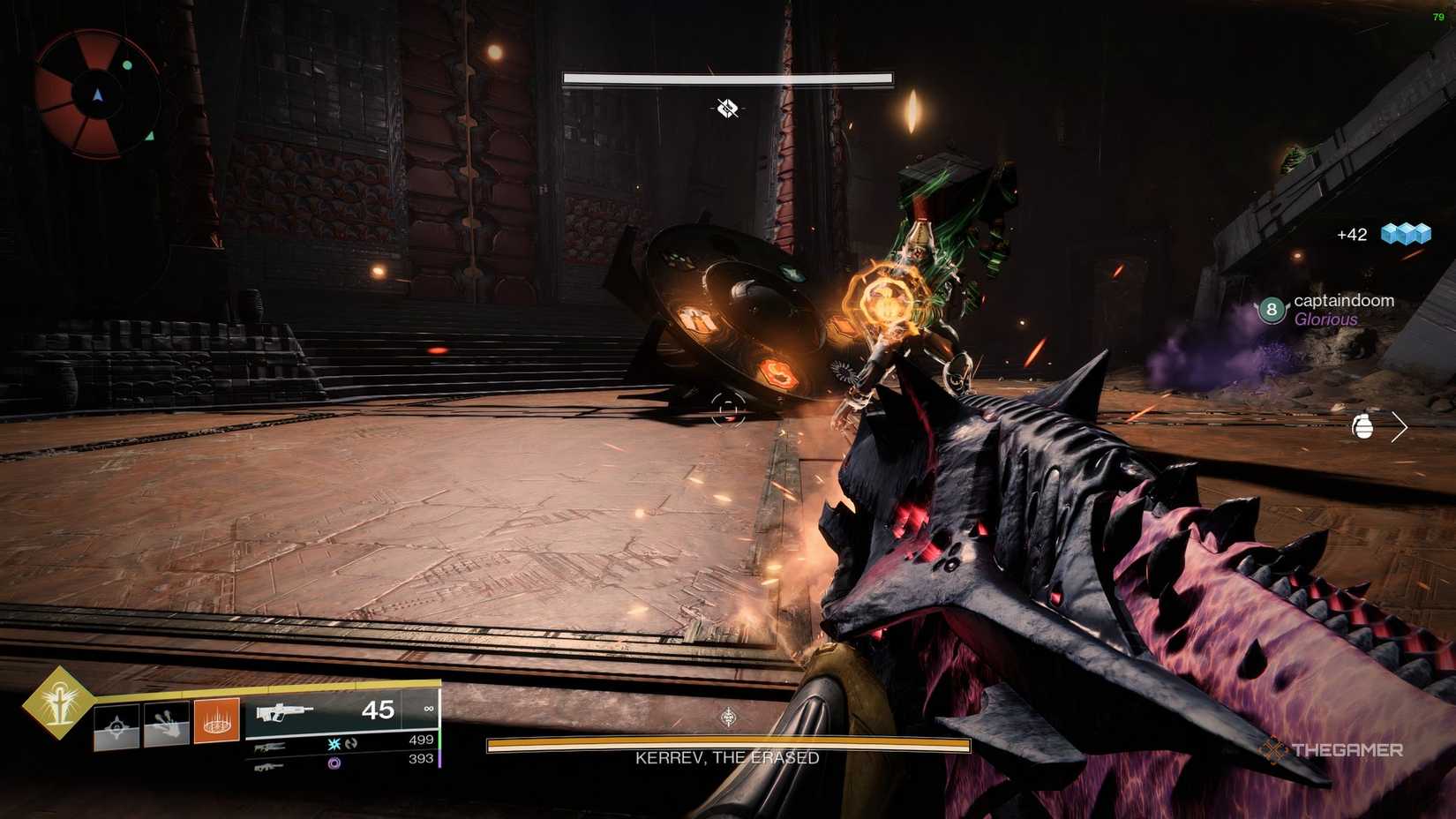Activate the orange class ability icon
Screen dimensions: 1456x819
point(217,724)
